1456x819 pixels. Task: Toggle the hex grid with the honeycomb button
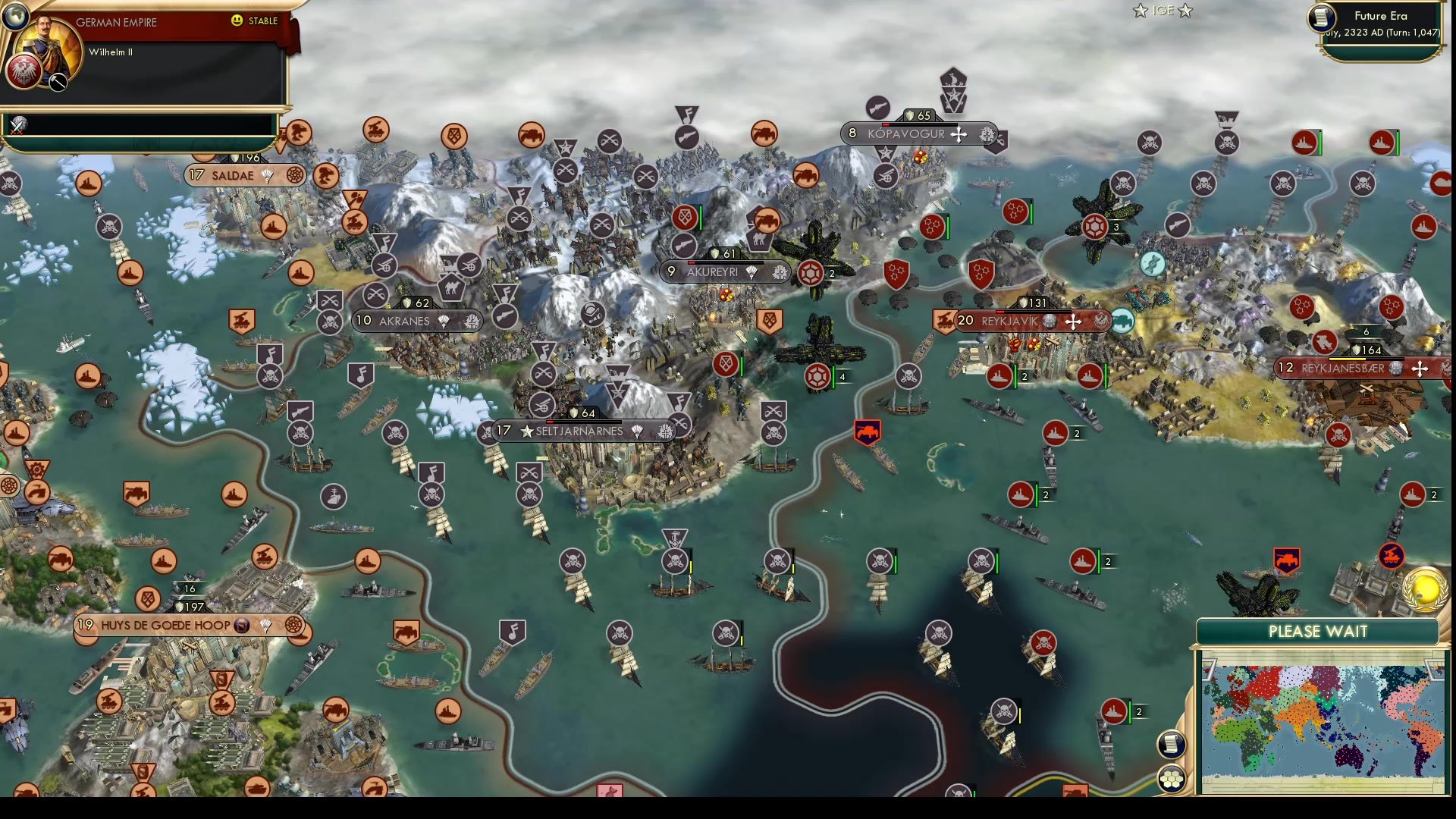pos(1171,780)
